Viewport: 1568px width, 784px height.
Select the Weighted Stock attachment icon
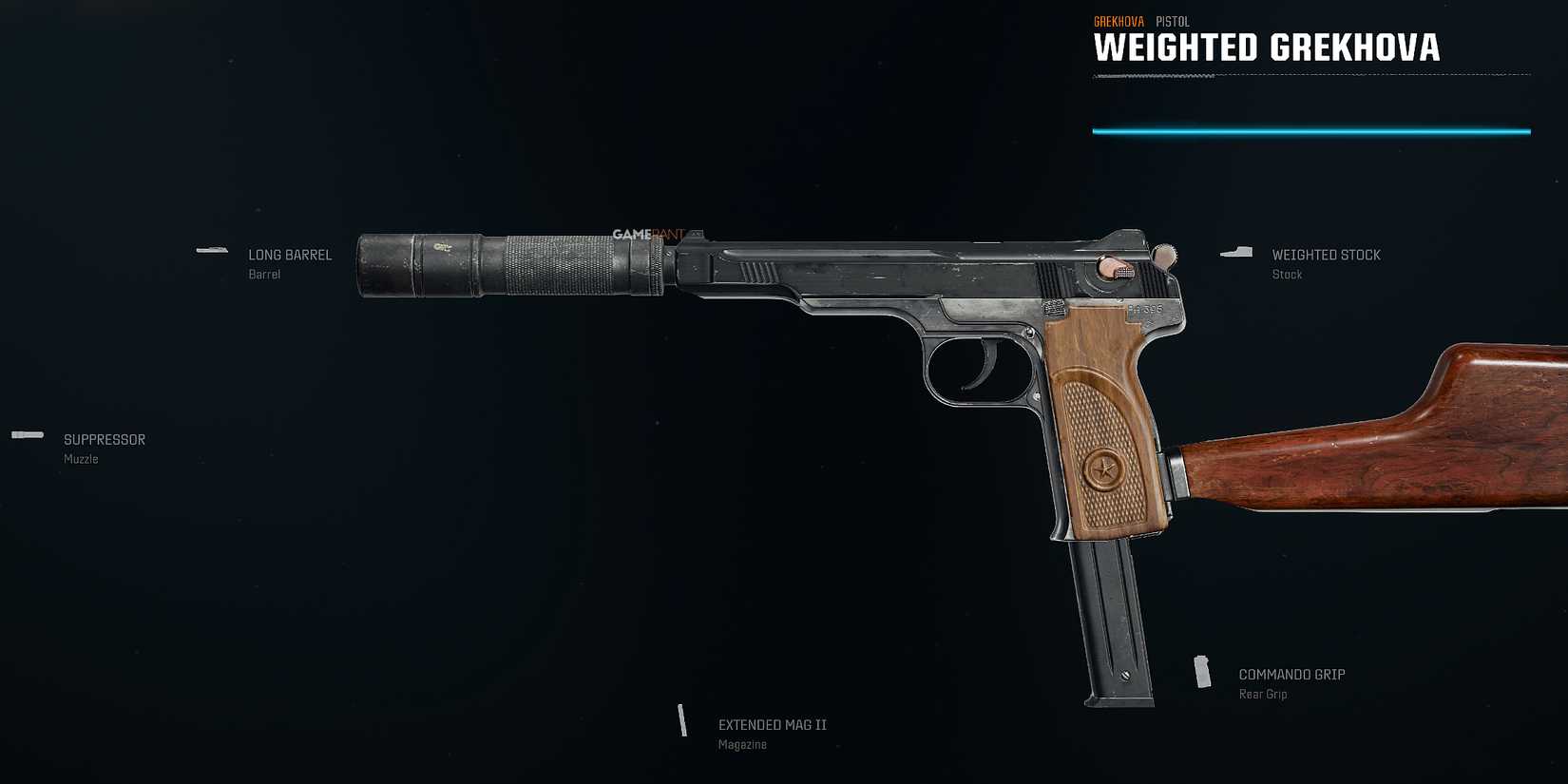coord(1237,252)
